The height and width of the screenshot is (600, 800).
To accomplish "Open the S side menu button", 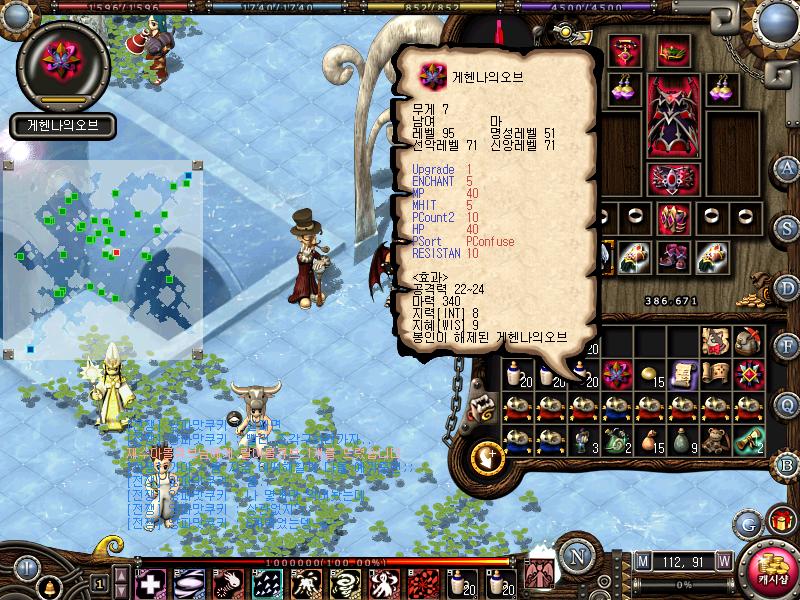I will [x=788, y=226].
